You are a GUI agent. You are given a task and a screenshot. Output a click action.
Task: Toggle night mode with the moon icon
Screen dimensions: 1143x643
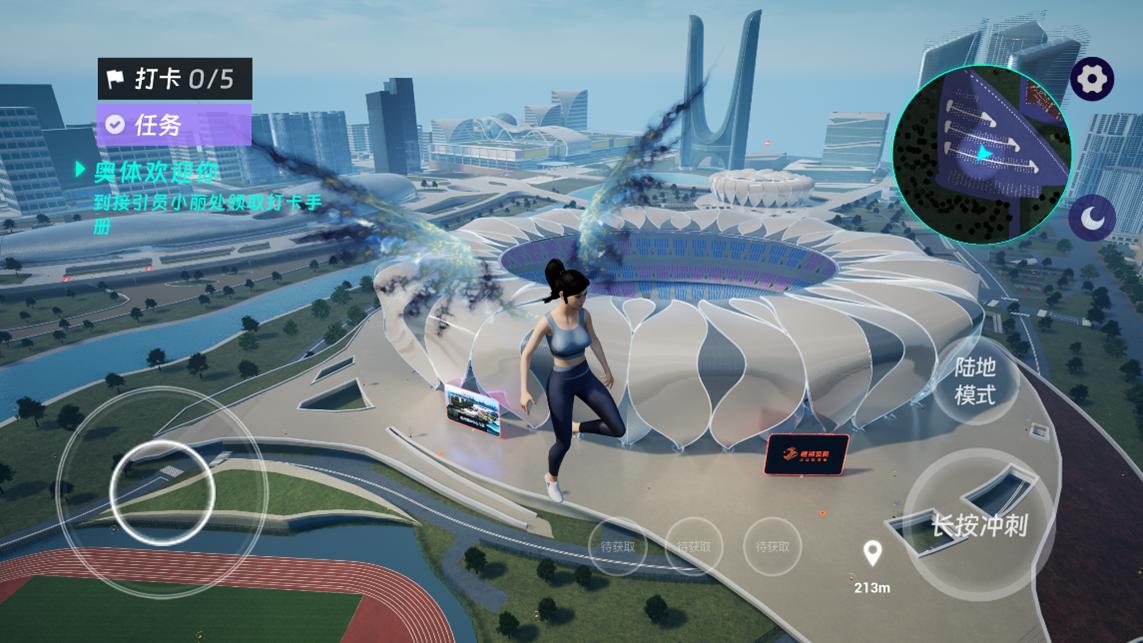coord(1092,216)
